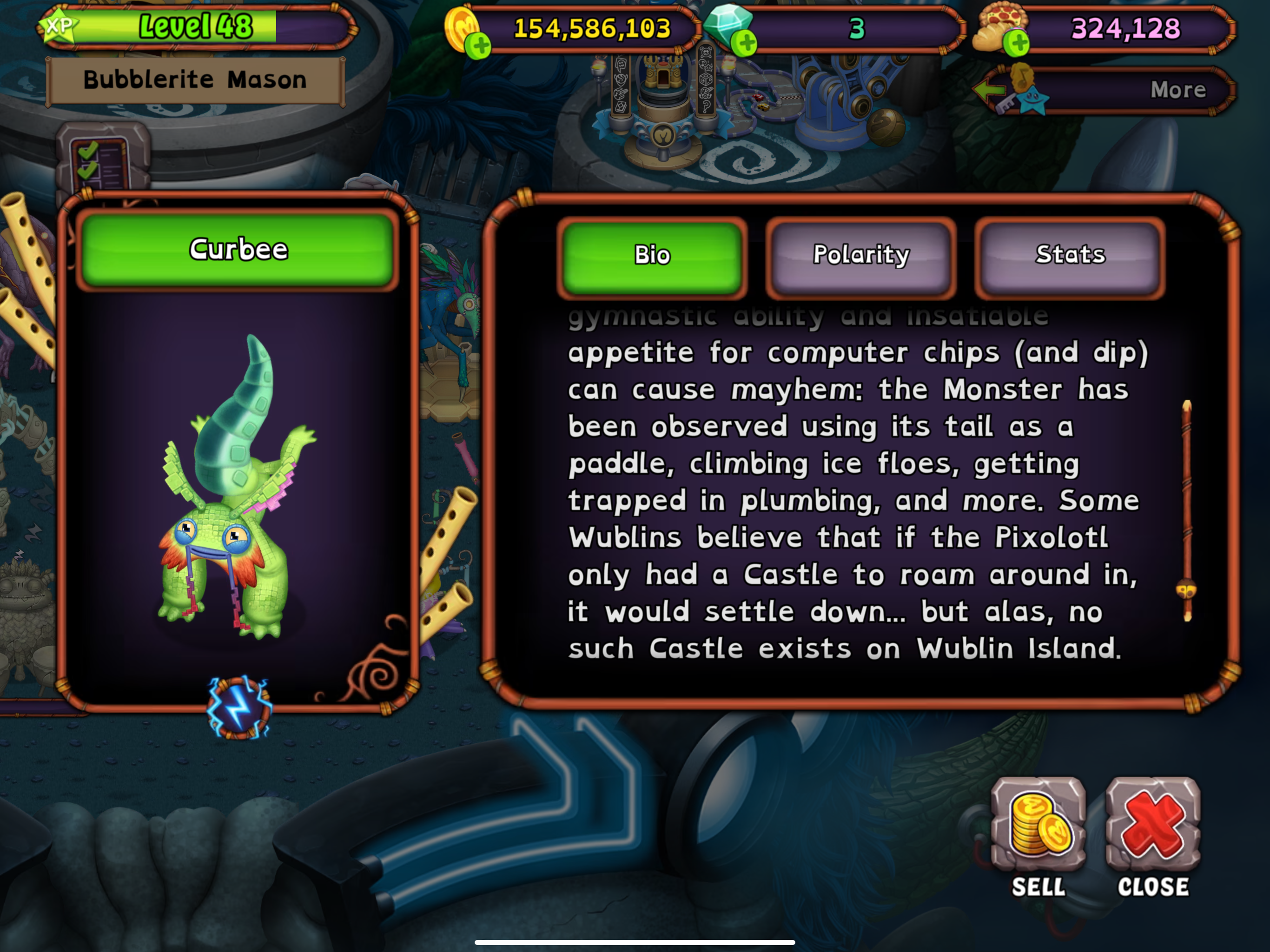1270x952 pixels.
Task: Tap the lightning bolt electricity icon
Action: tap(239, 707)
